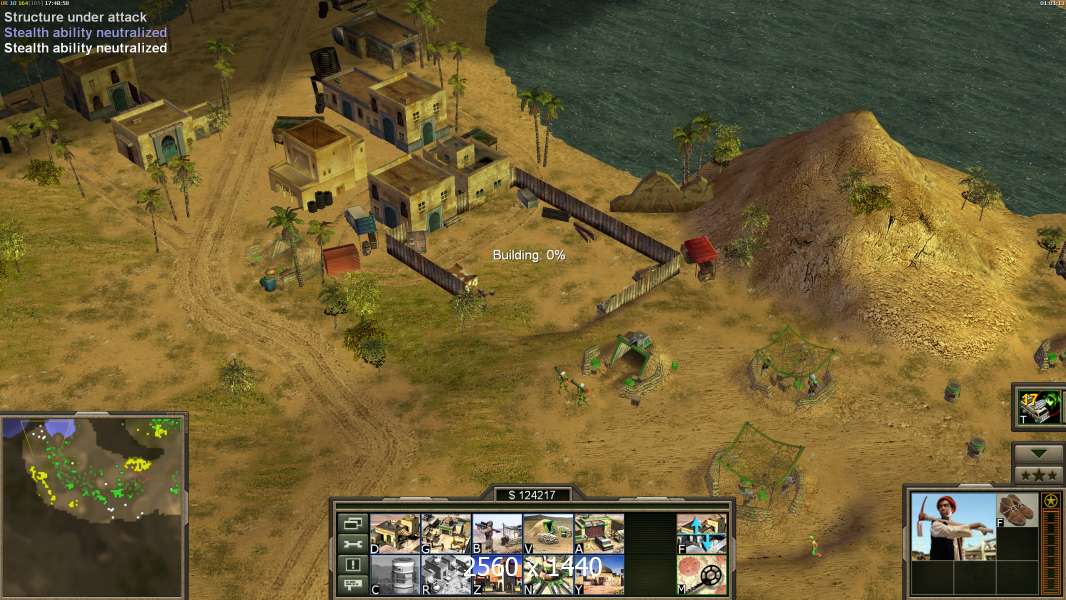The image size is (1066, 600).
Task: Click the exclamation mark button
Action: 352,565
